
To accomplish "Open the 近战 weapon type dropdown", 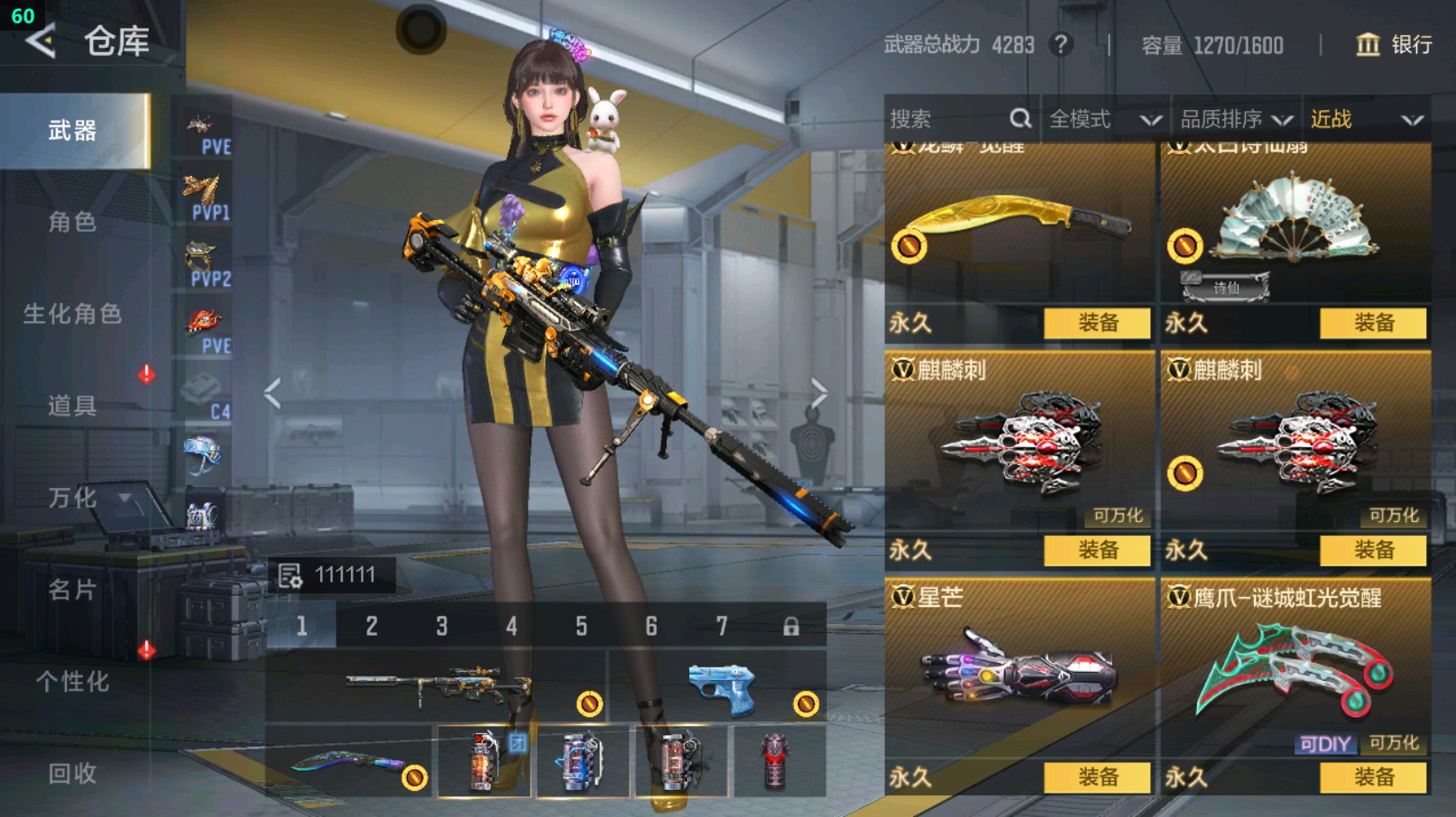I will 1366,119.
